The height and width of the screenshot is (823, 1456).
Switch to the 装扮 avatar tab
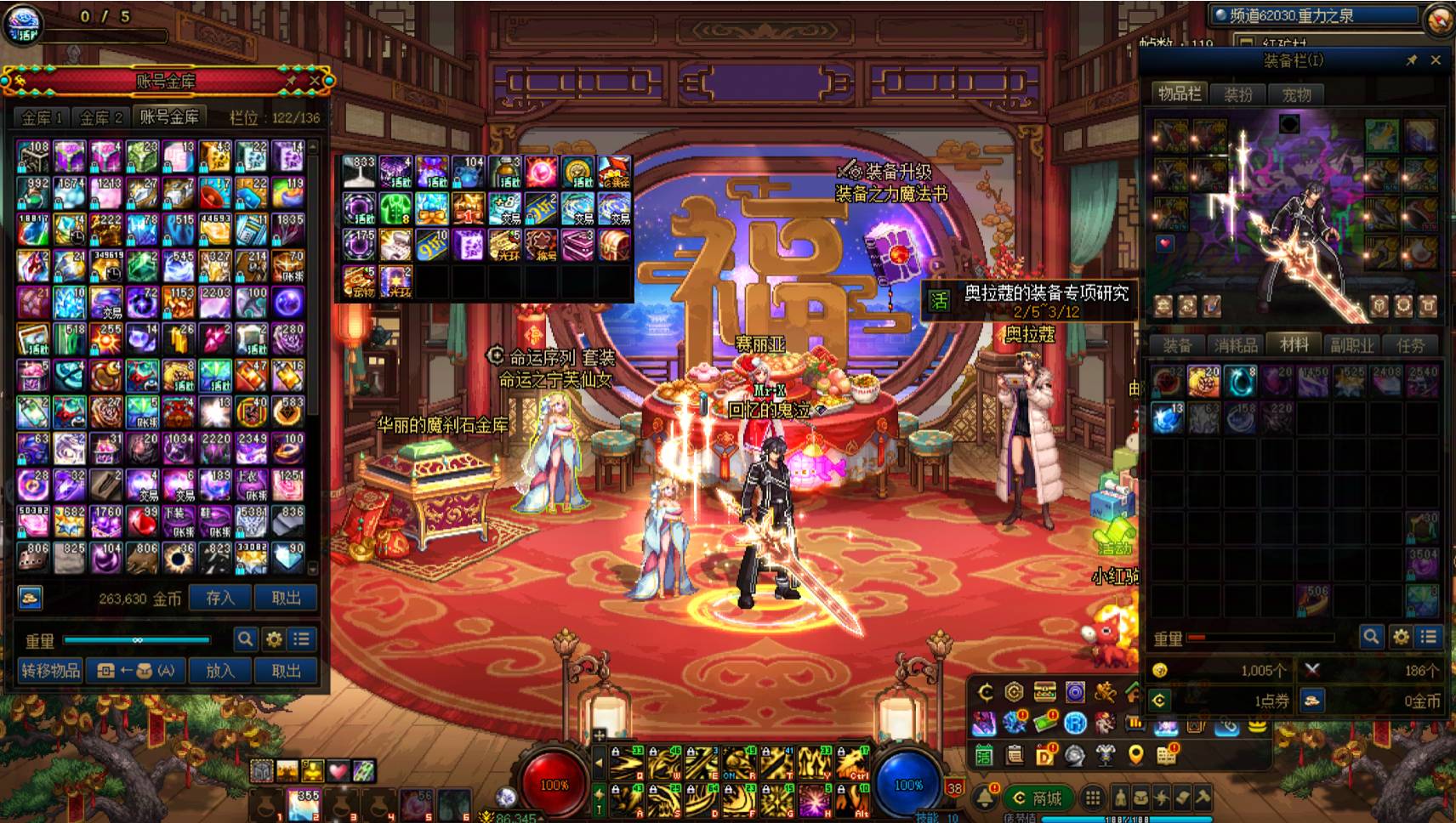pyautogui.click(x=1238, y=94)
